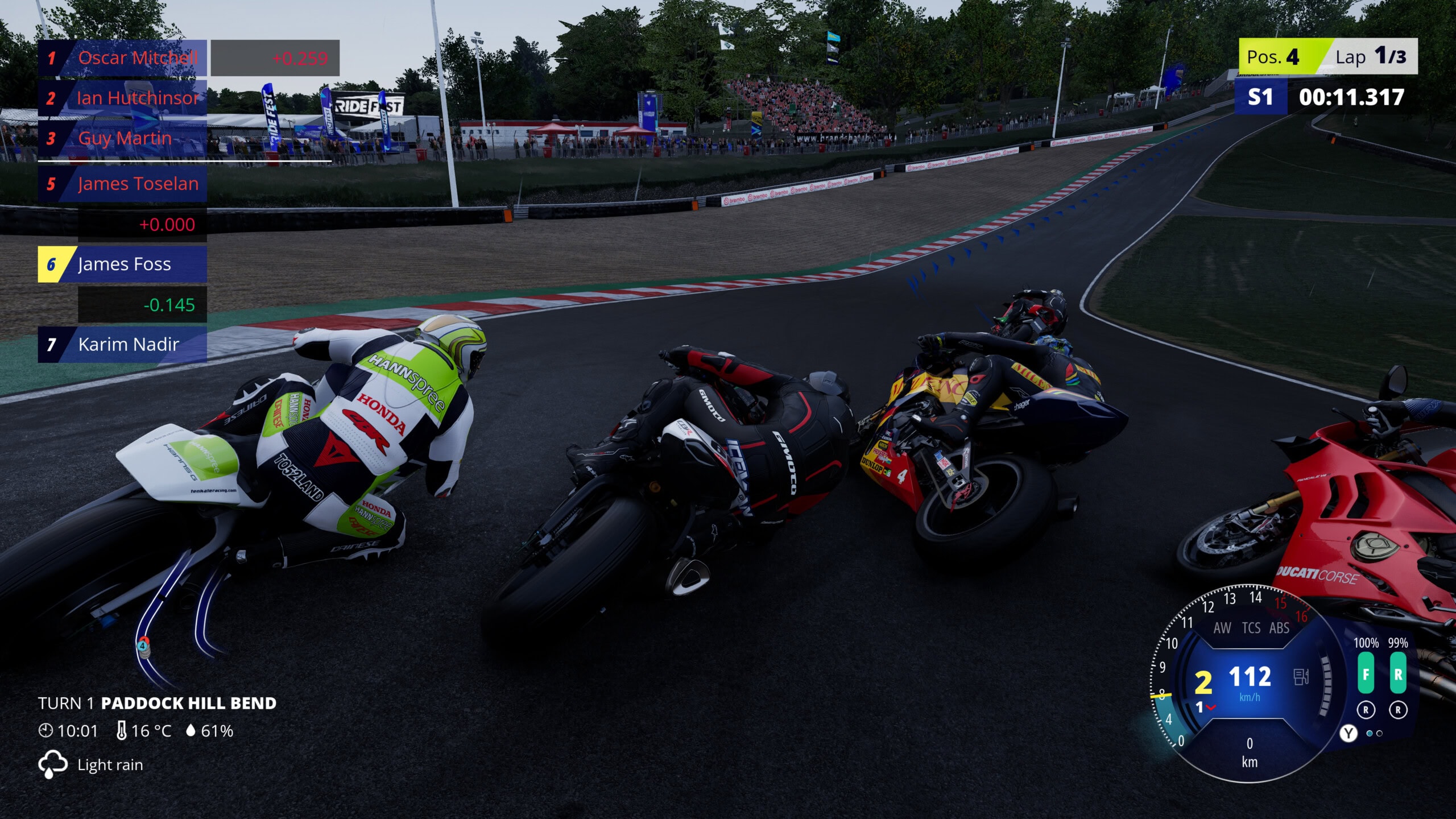The height and width of the screenshot is (819, 1456).
Task: Click the ABS indicator on the dashboard
Action: click(x=1279, y=628)
